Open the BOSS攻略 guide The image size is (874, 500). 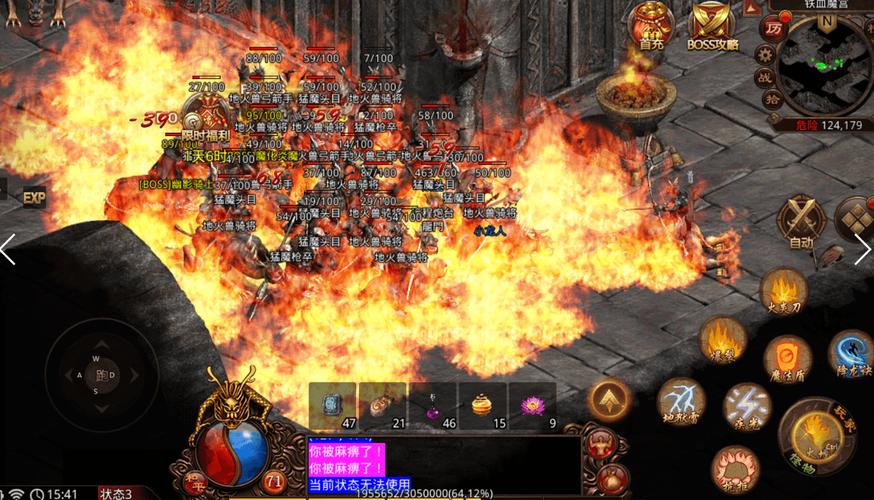[x=712, y=26]
